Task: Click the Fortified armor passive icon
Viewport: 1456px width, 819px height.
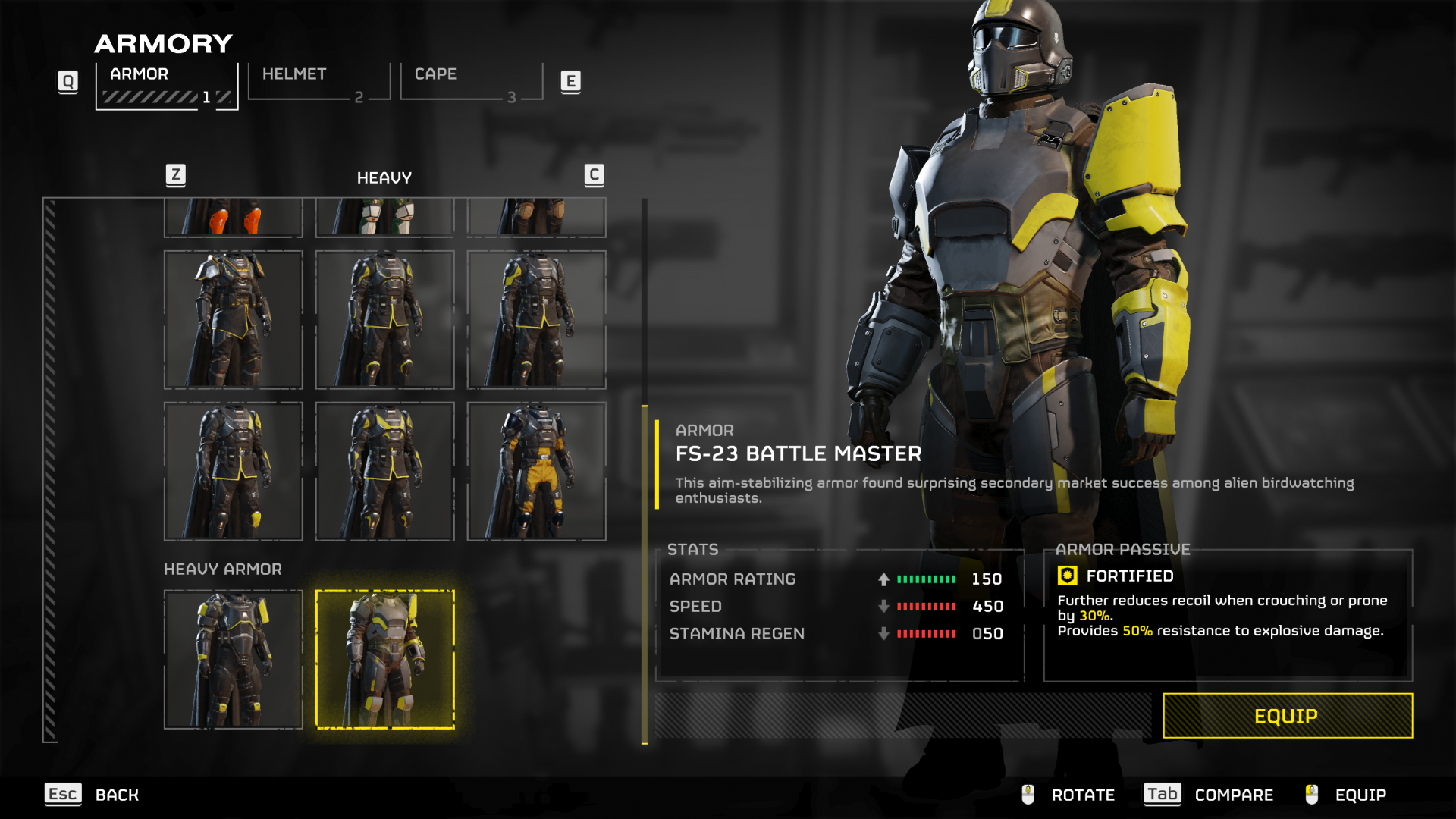Action: coord(1068,576)
